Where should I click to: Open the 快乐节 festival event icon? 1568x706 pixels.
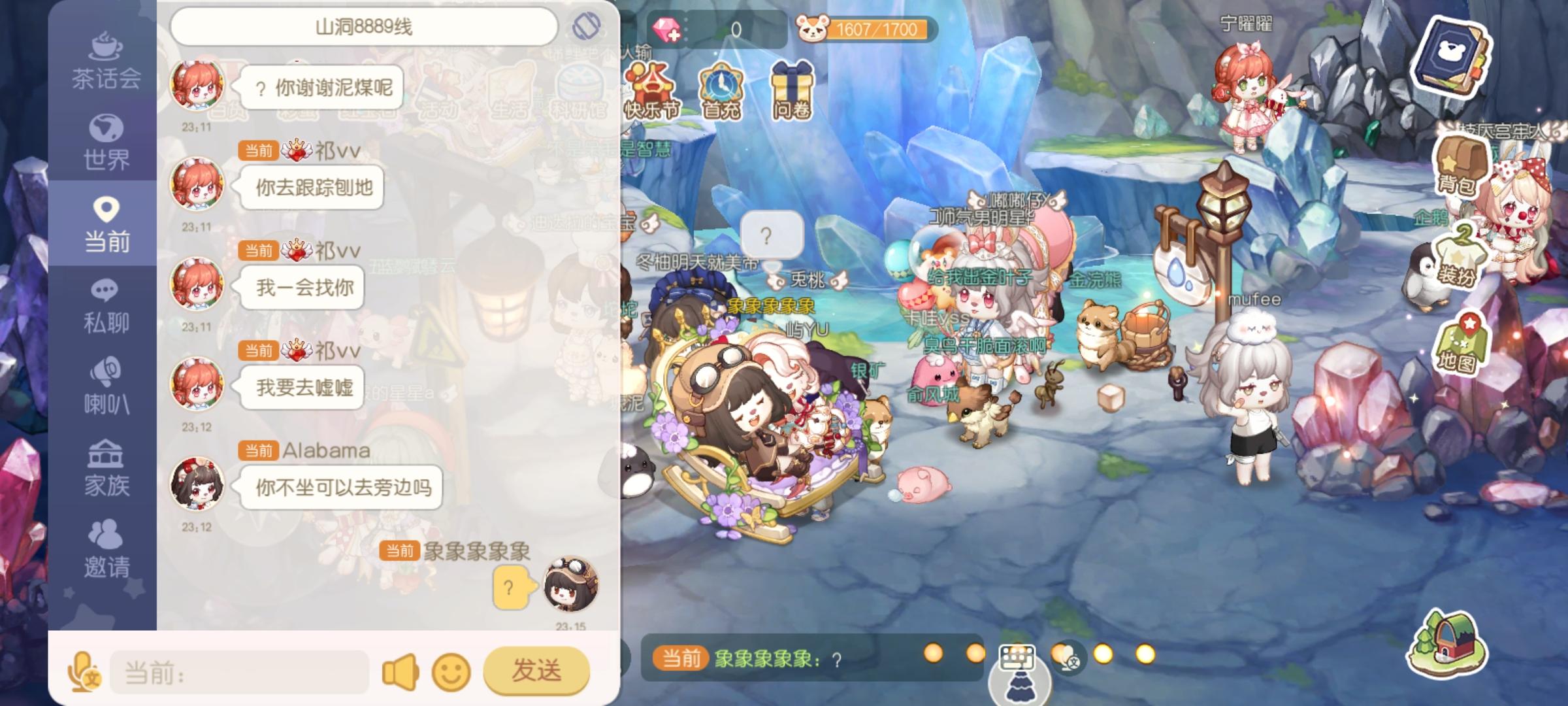coord(651,88)
